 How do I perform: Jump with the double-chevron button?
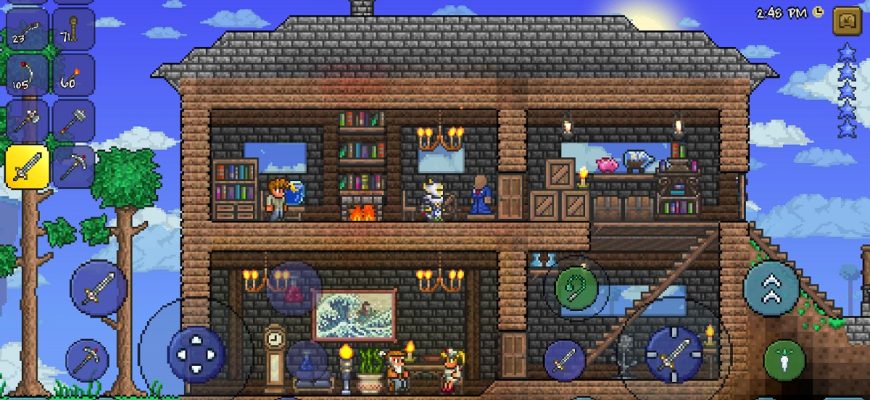click(x=771, y=287)
